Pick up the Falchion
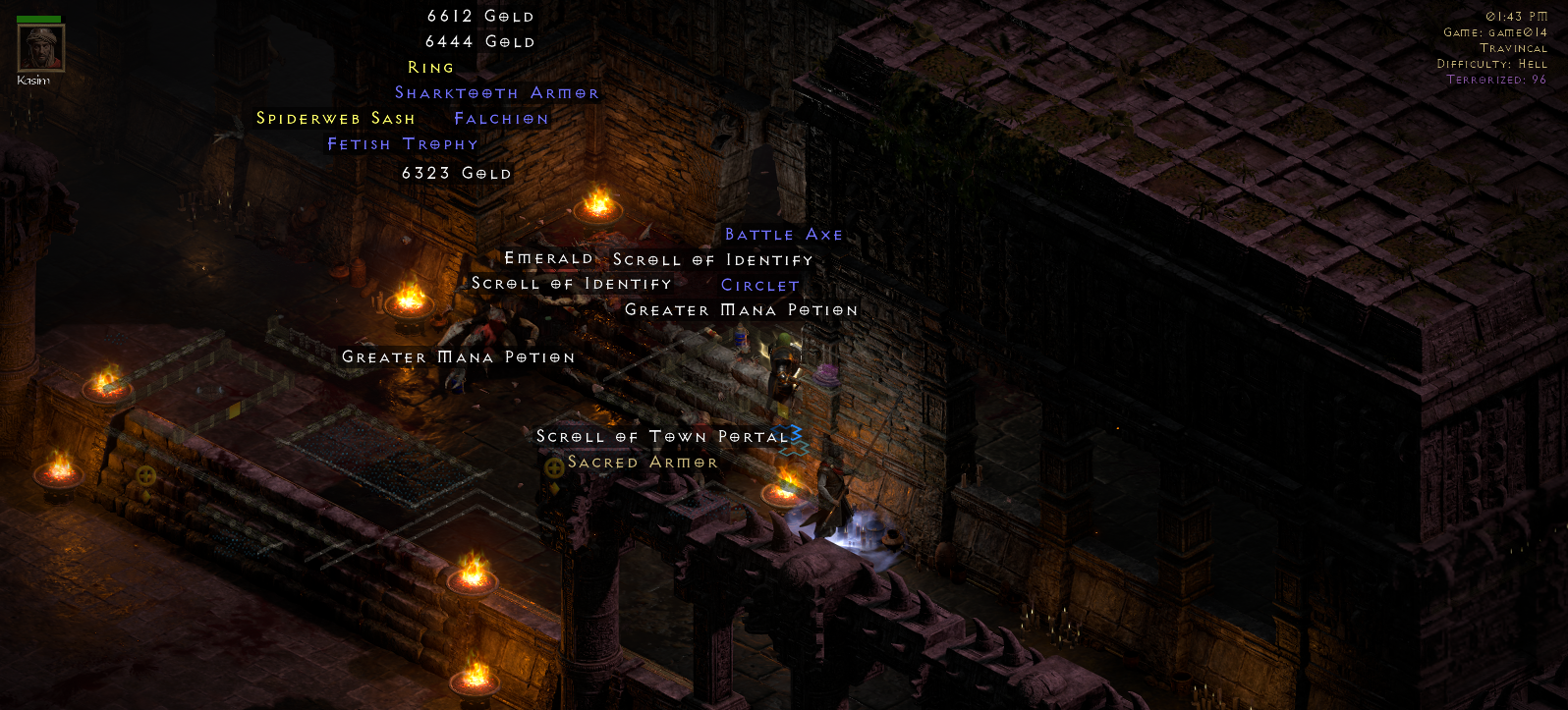 501,118
